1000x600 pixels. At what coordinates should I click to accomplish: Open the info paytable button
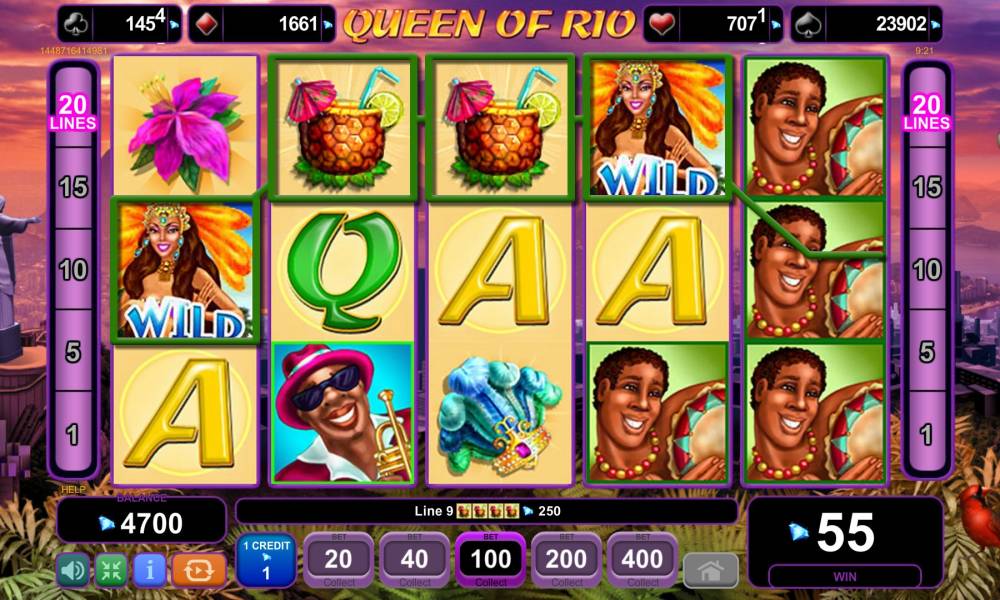(149, 569)
